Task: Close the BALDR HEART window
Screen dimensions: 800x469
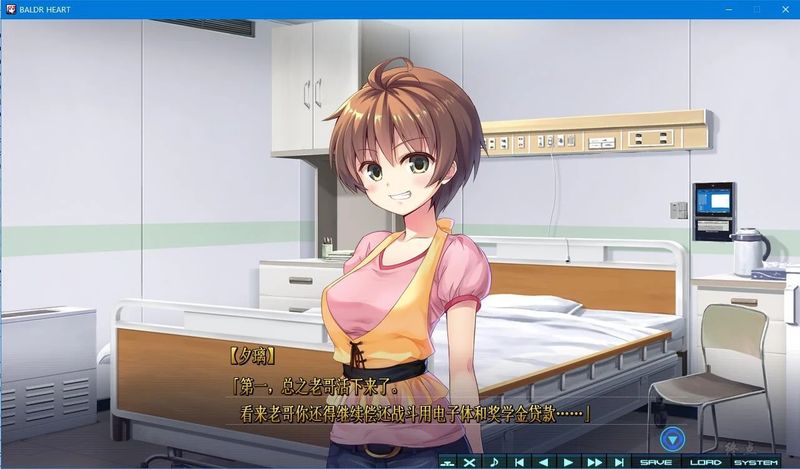Action: point(784,8)
